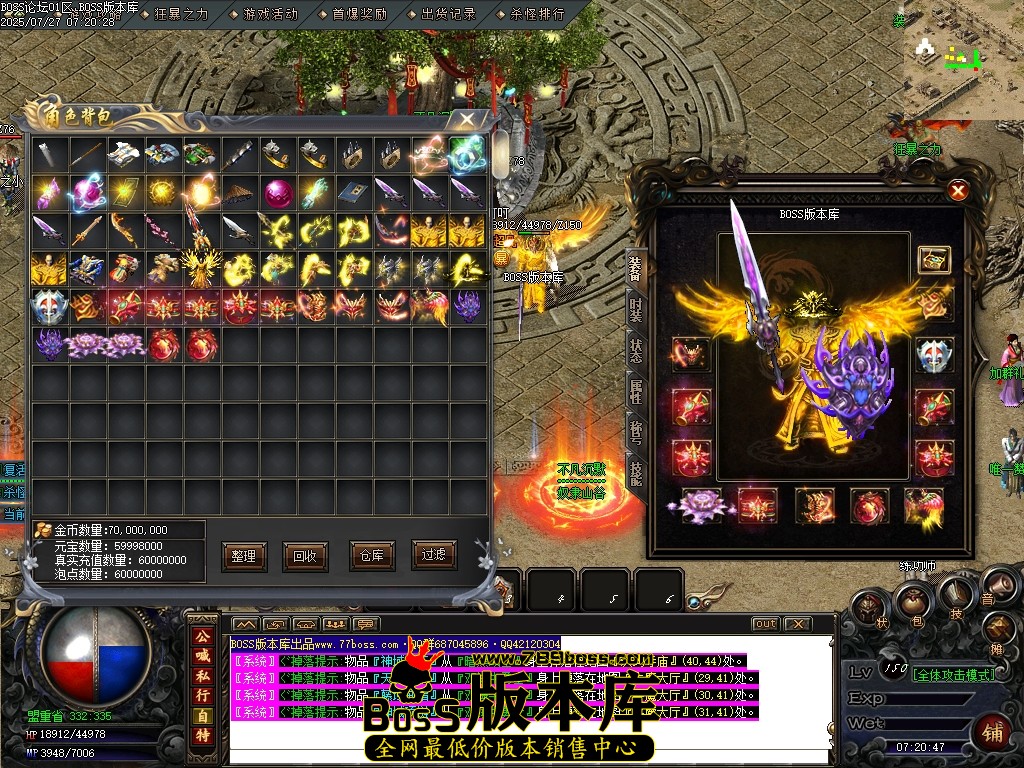Open the 游戏活动 events menu
This screenshot has height=768, width=1024.
coord(270,14)
